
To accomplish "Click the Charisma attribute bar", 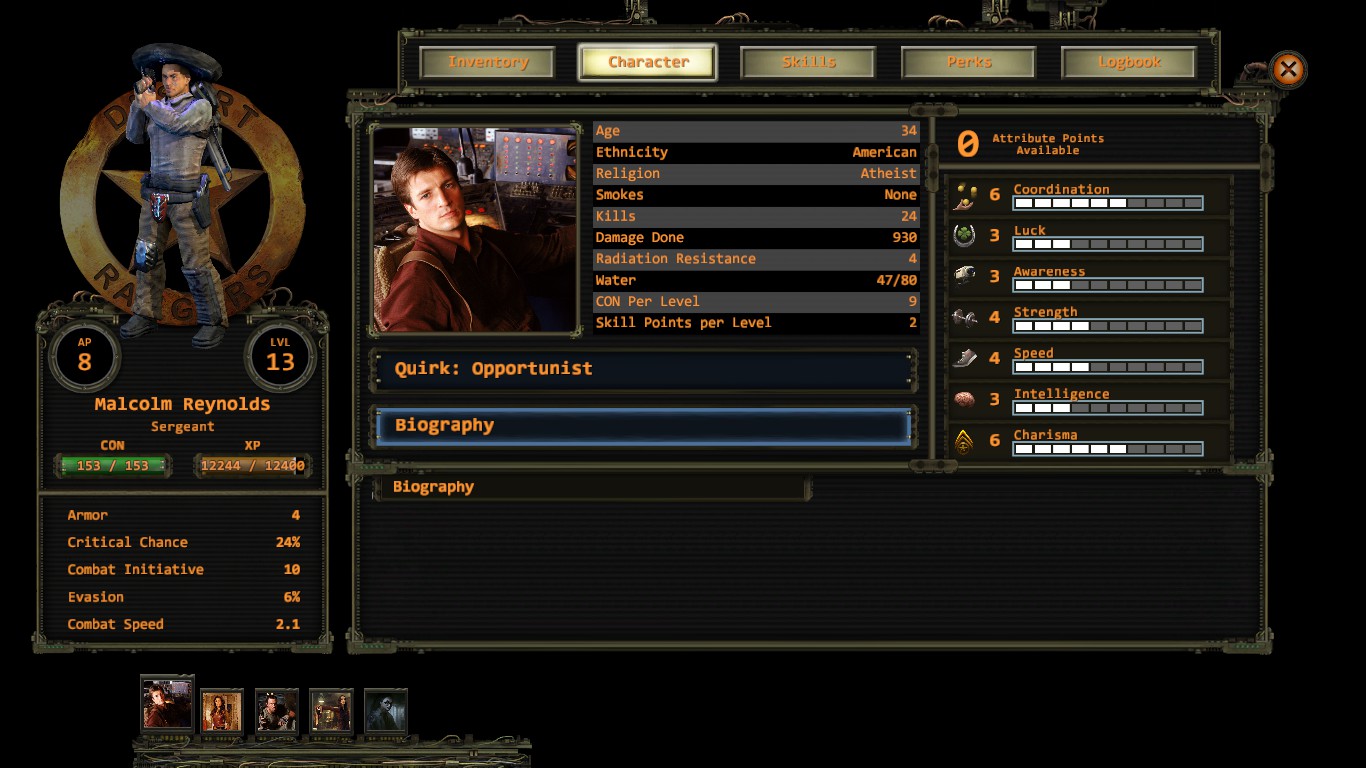I will (1107, 449).
